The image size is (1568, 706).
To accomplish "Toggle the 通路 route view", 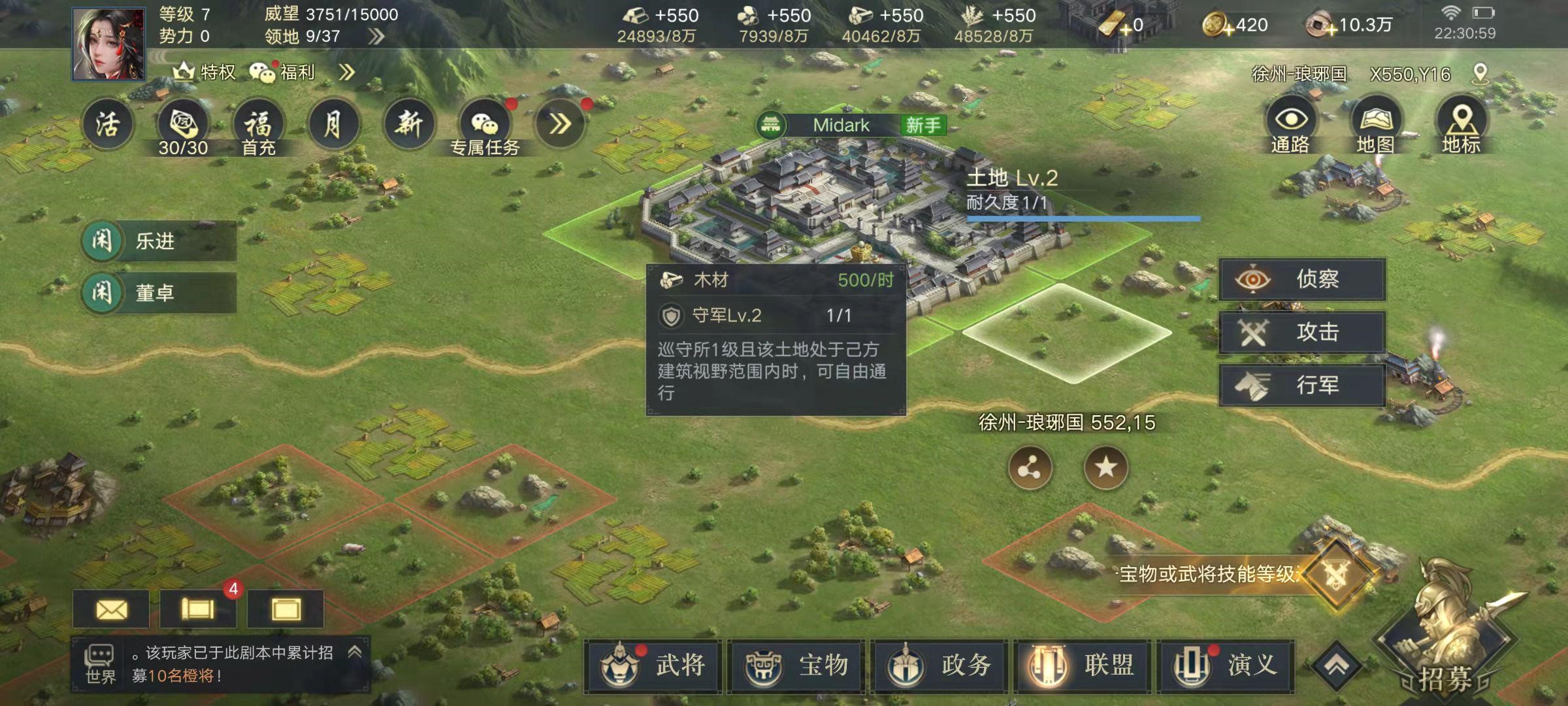I will pyautogui.click(x=1290, y=124).
